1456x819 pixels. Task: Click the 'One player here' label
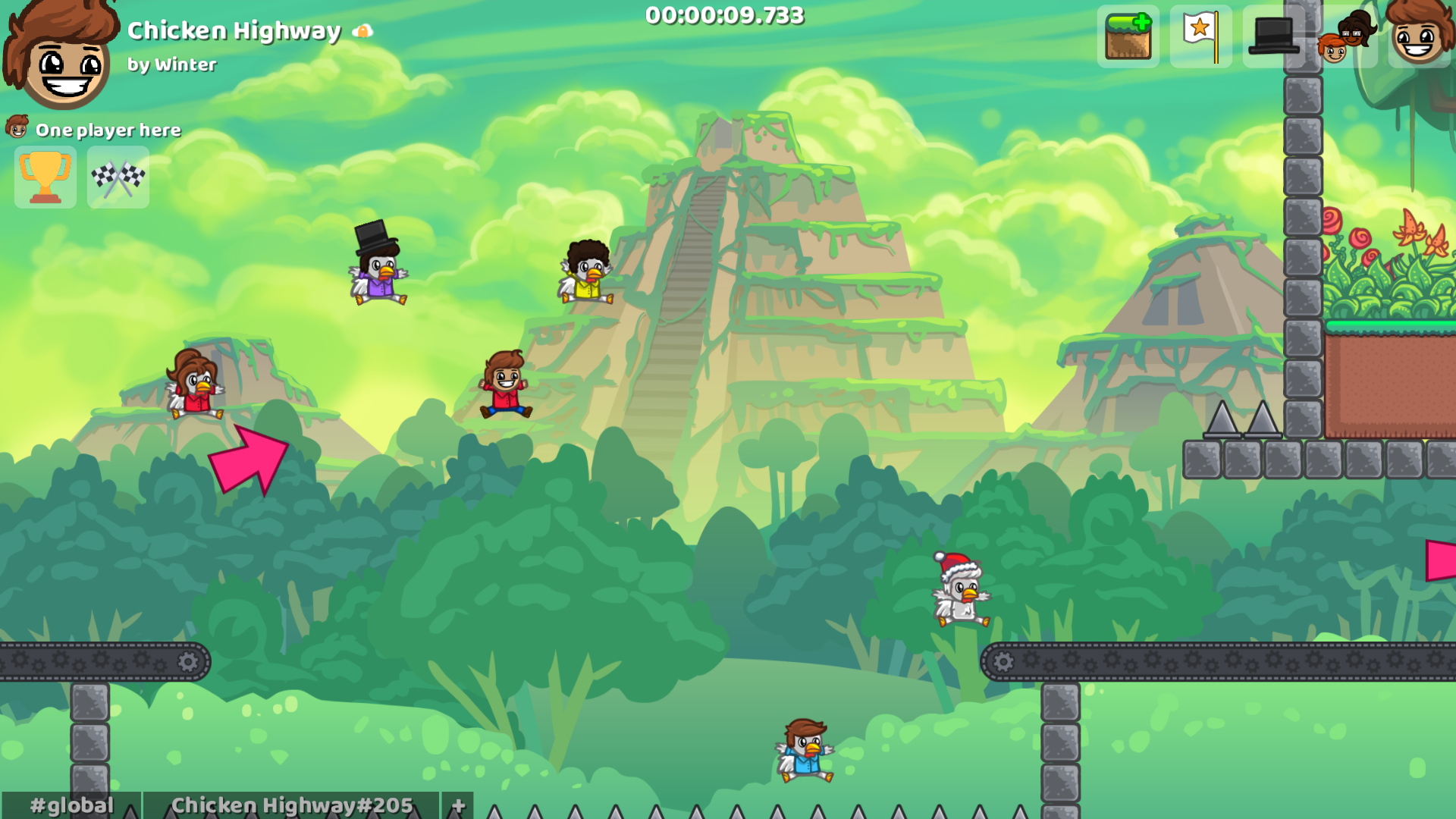[x=108, y=130]
